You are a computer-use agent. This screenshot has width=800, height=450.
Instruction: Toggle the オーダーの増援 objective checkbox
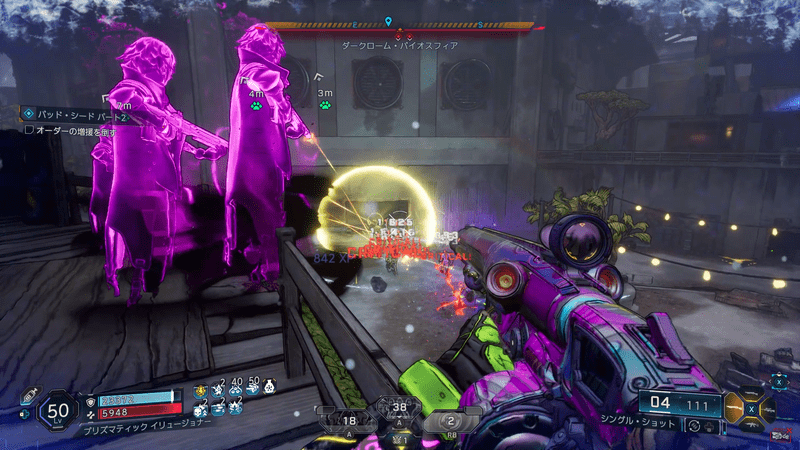click(x=29, y=131)
